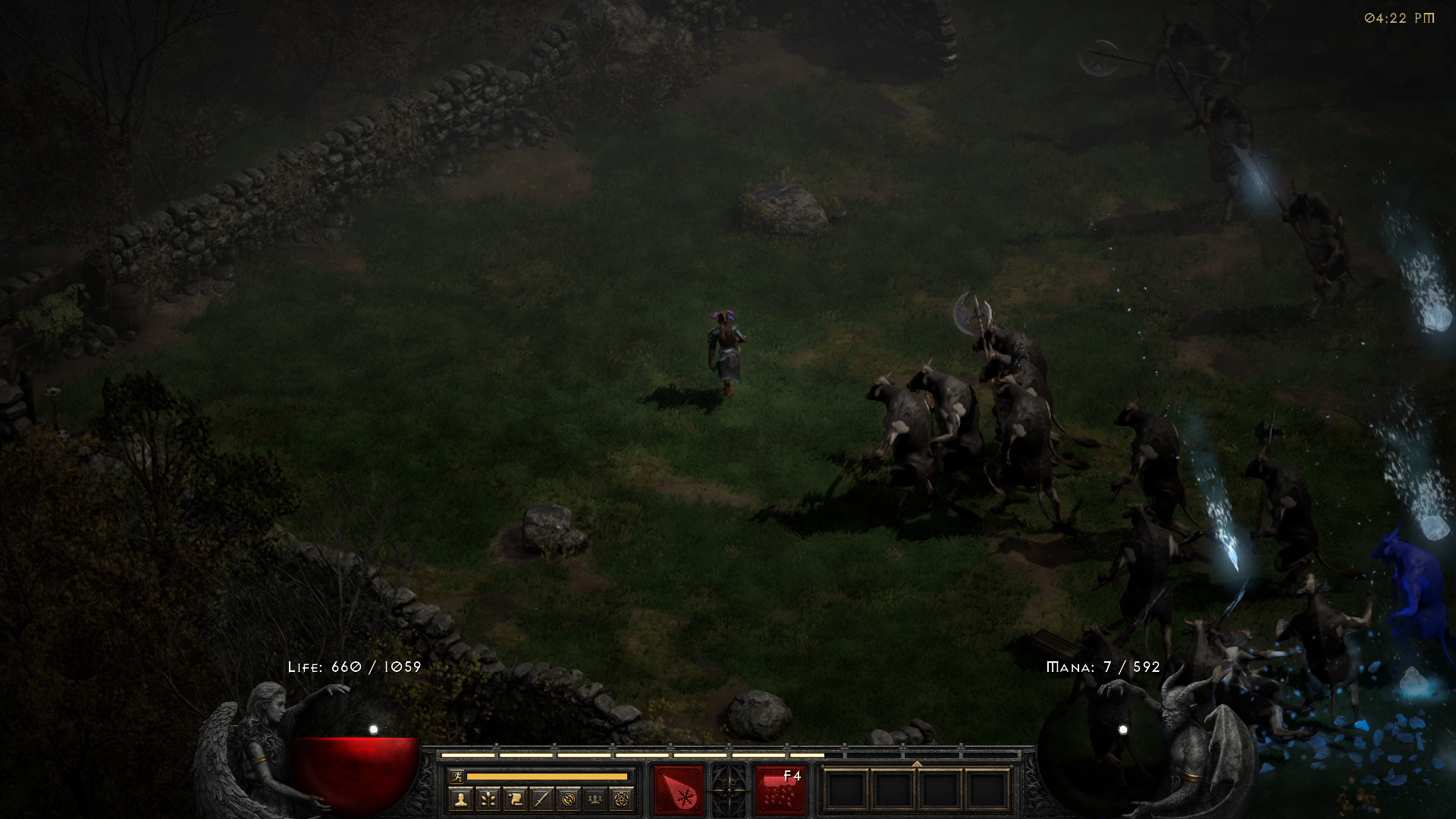Expand the belt potion slots arrow
The image size is (1456, 819).
(x=917, y=764)
